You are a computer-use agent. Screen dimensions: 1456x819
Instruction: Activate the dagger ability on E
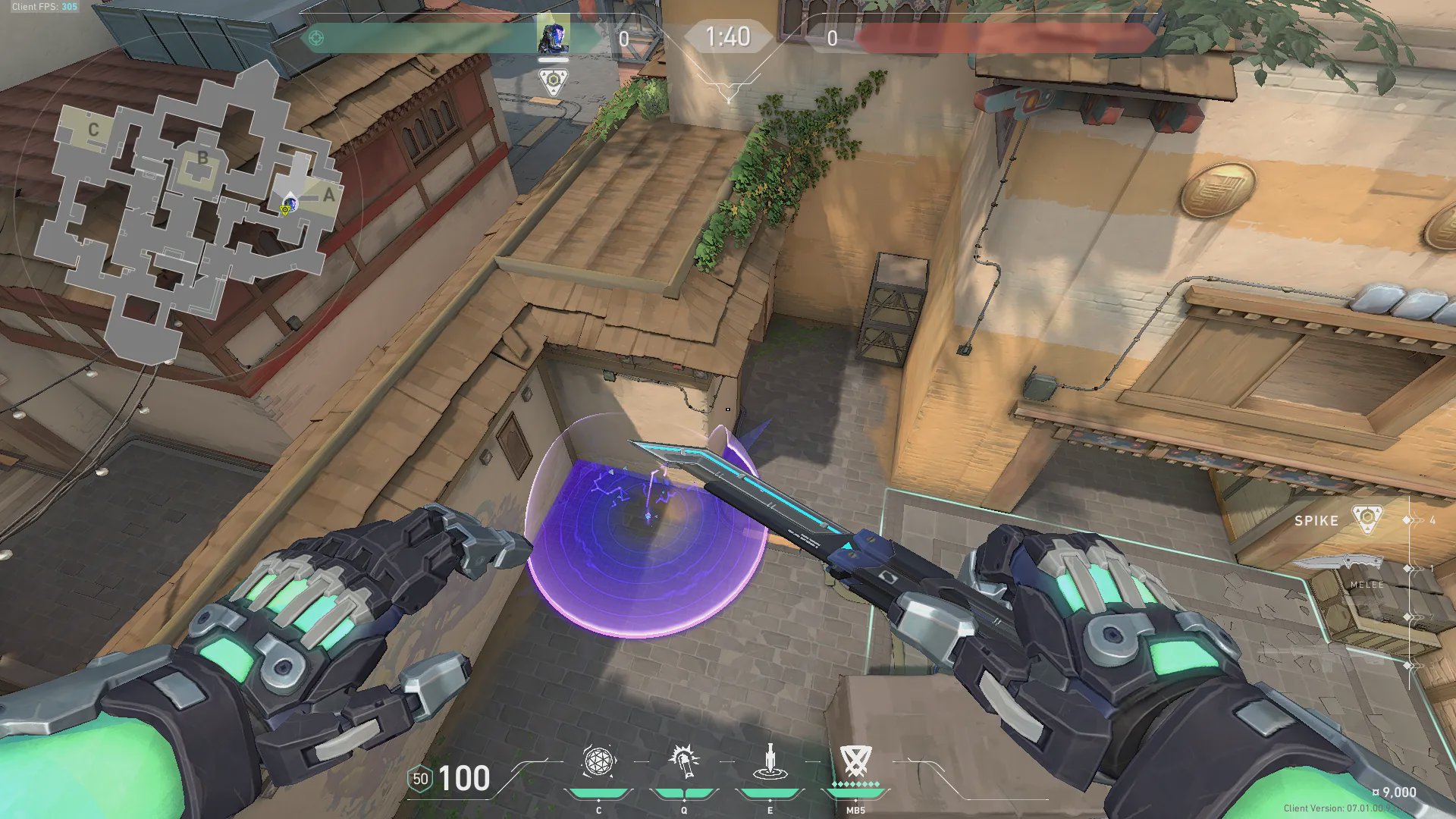tap(770, 761)
